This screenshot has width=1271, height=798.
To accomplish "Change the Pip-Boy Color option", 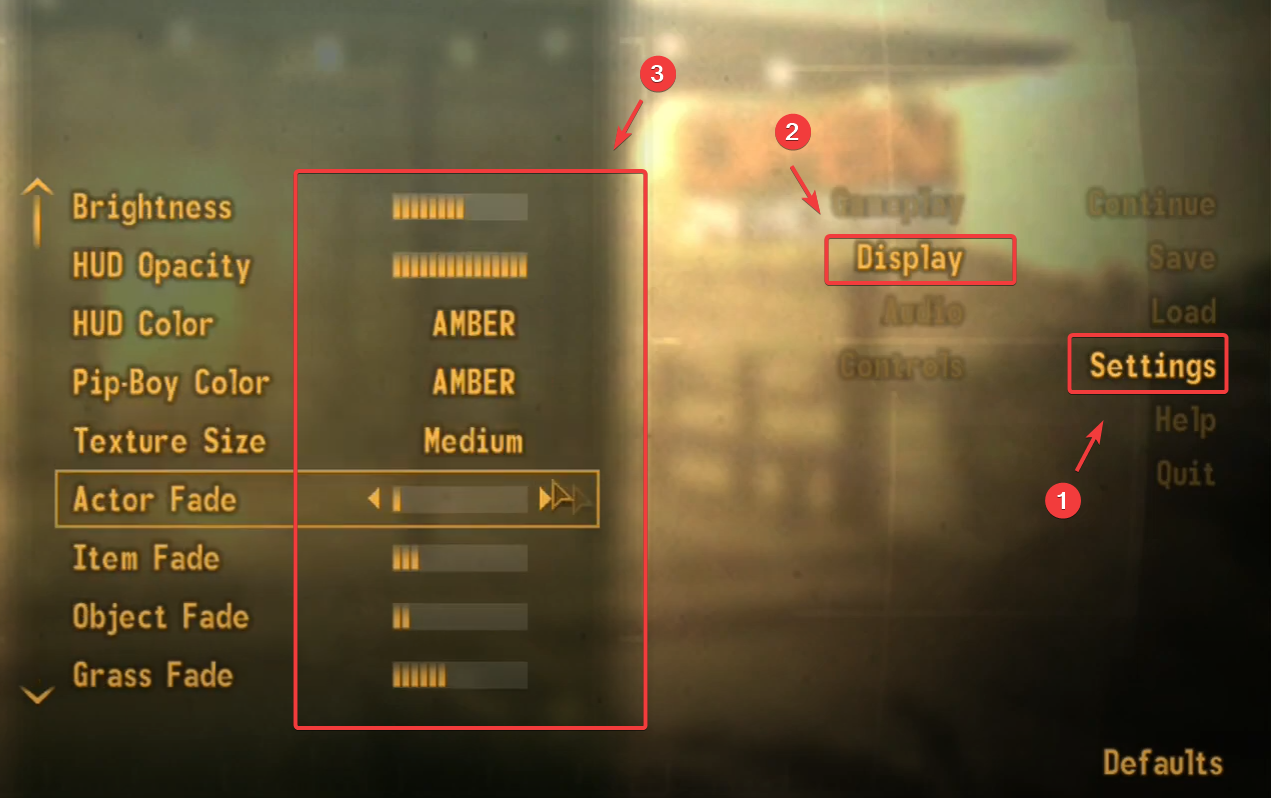I will point(474,382).
